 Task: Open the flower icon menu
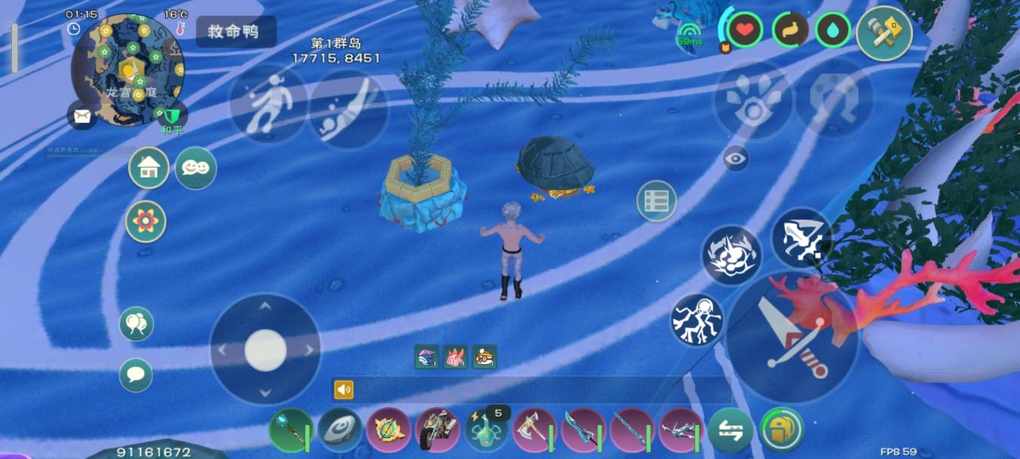tap(146, 221)
